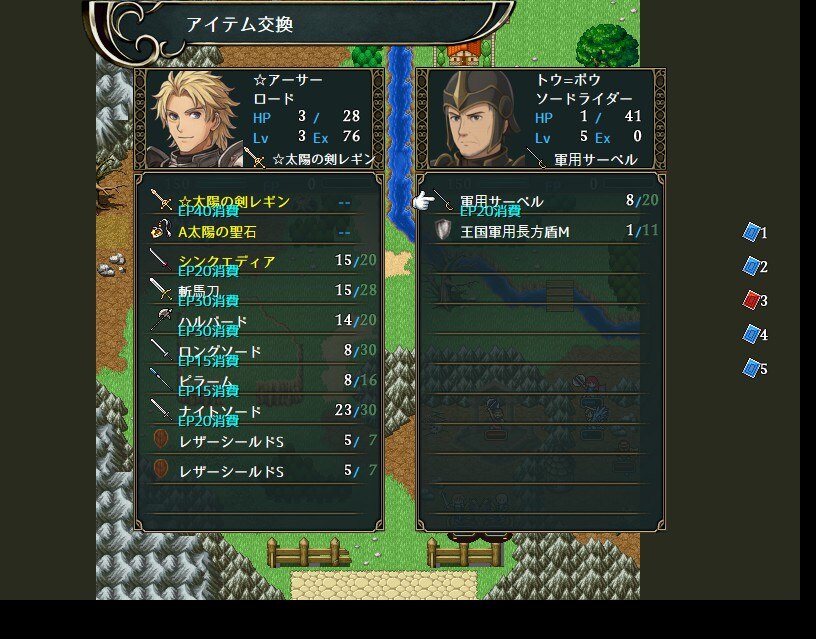816x639 pixels.
Task: Click the blue book icon numbered 4
Action: (752, 334)
